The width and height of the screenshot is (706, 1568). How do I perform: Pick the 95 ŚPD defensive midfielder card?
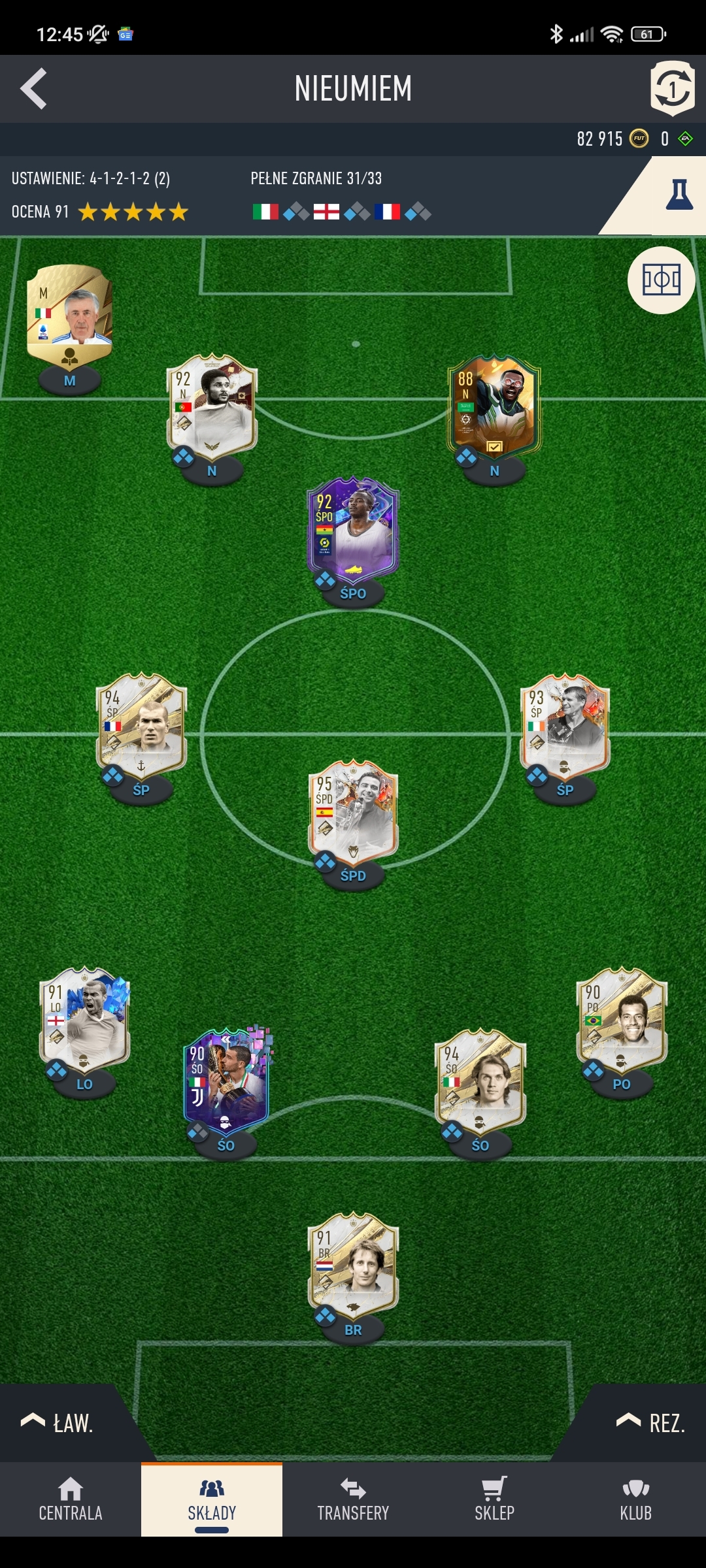(x=353, y=811)
